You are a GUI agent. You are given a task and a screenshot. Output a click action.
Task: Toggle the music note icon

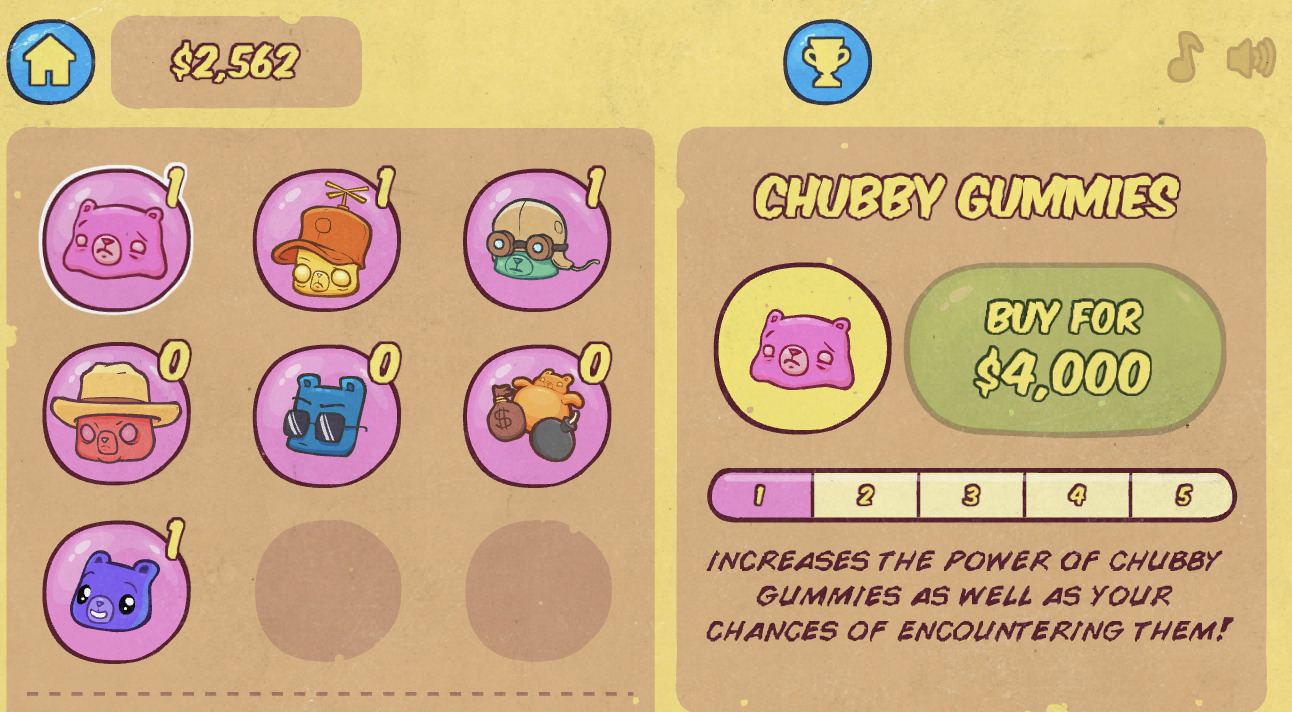point(1186,57)
